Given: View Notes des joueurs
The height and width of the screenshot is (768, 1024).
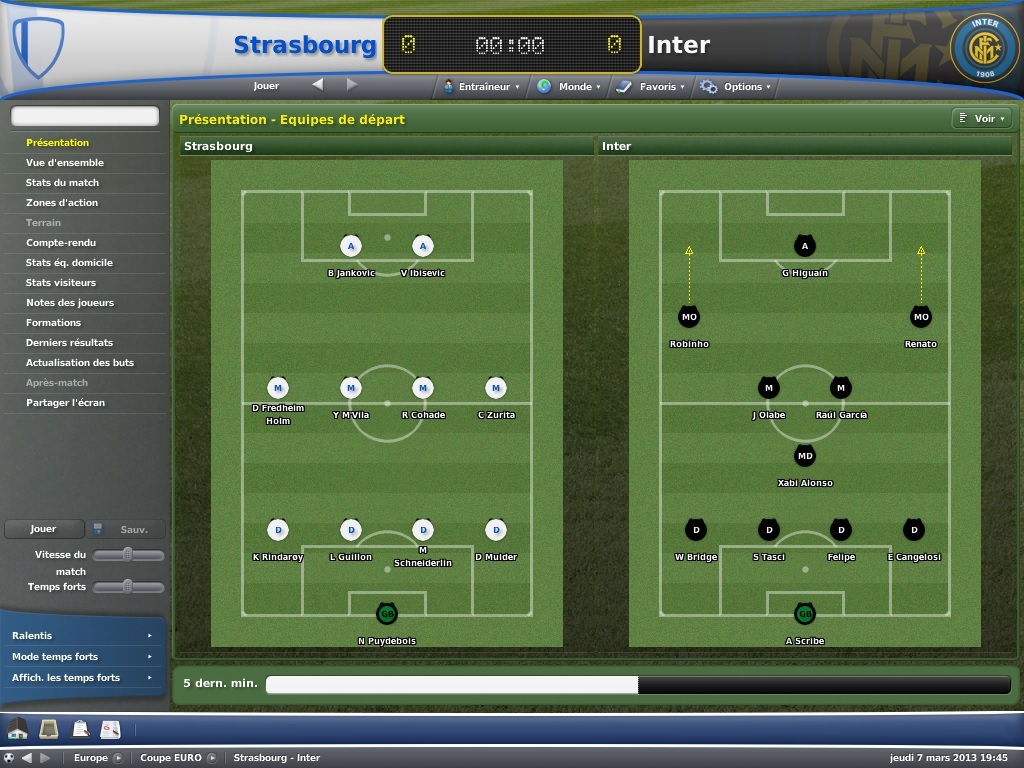Looking at the screenshot, I should click(70, 303).
